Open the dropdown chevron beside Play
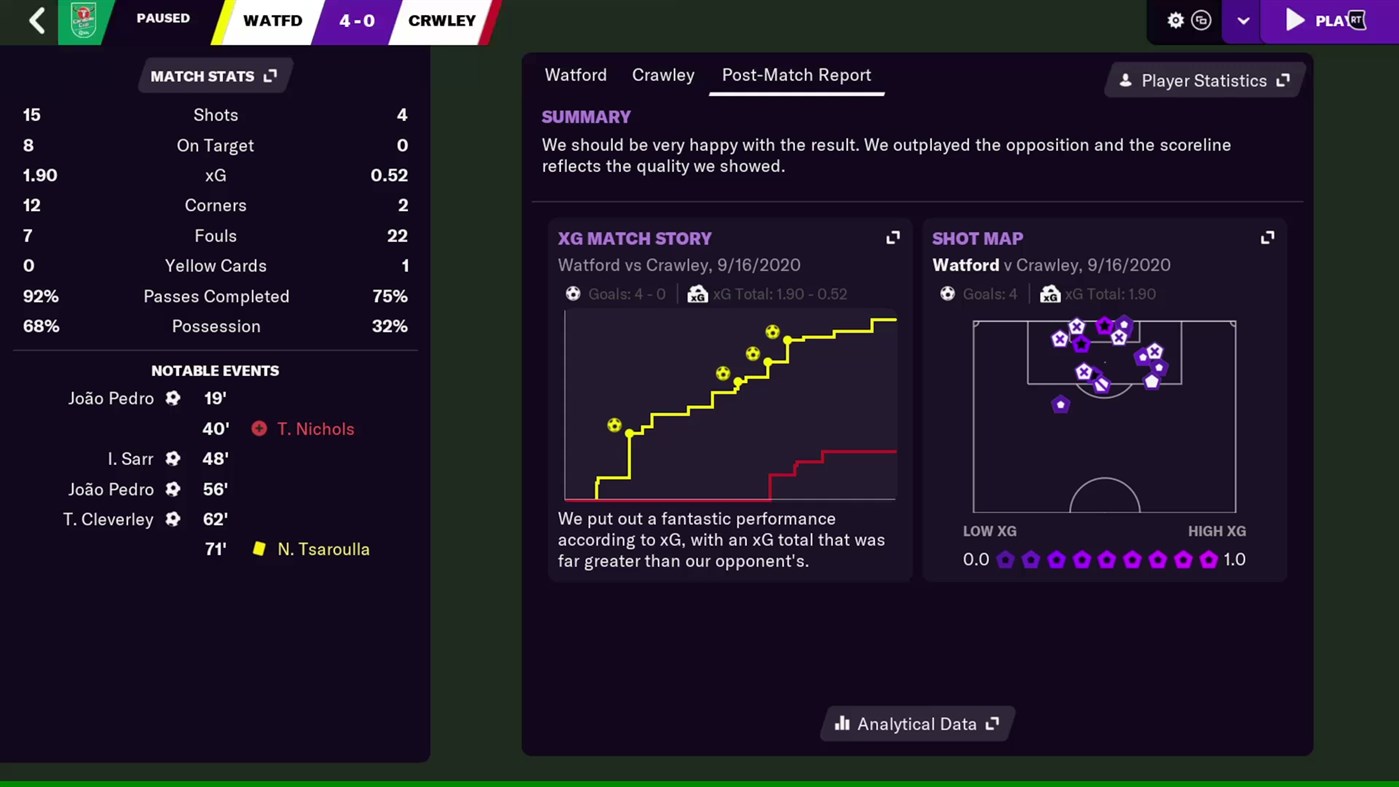Image resolution: width=1399 pixels, height=787 pixels. pos(1242,20)
